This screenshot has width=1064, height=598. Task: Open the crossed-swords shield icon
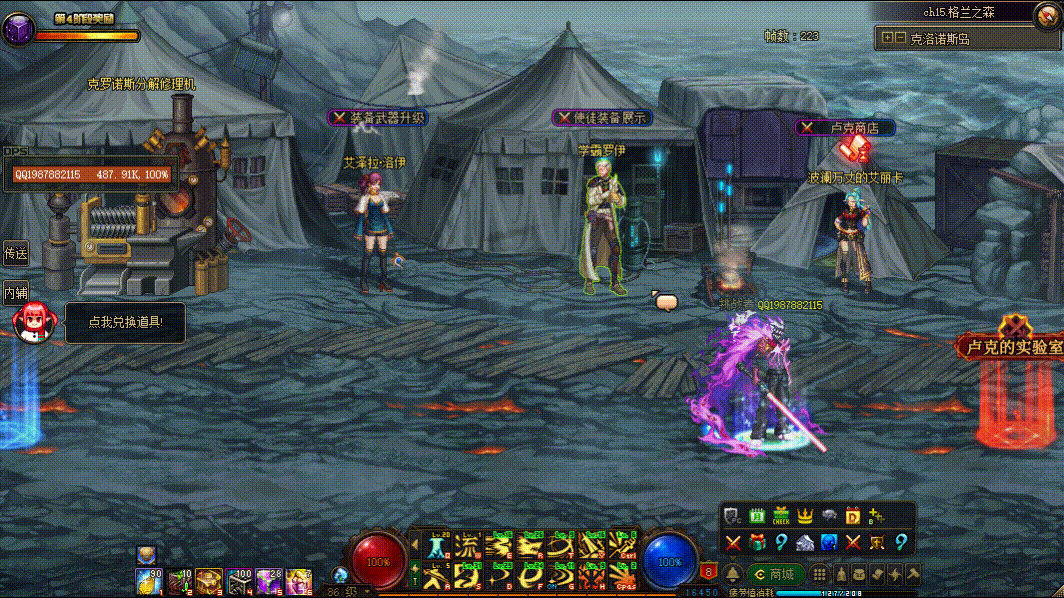point(877,542)
